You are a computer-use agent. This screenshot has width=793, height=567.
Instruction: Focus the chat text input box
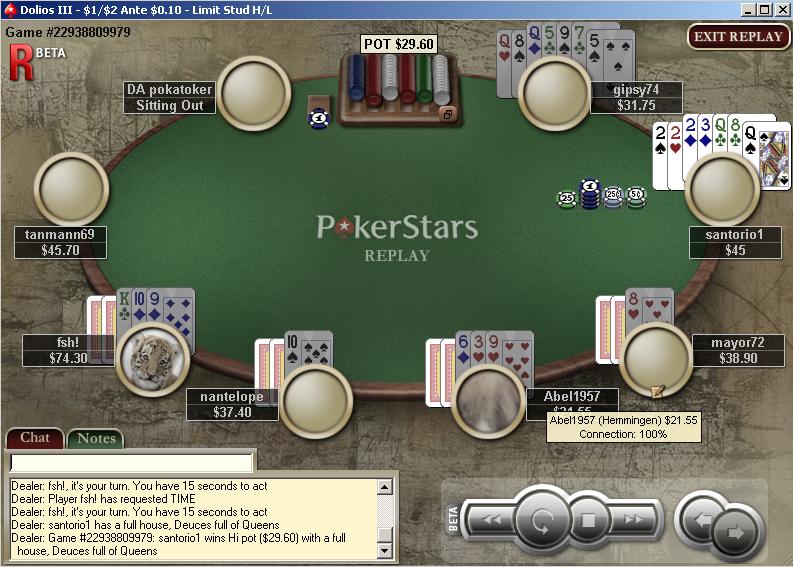coord(131,463)
